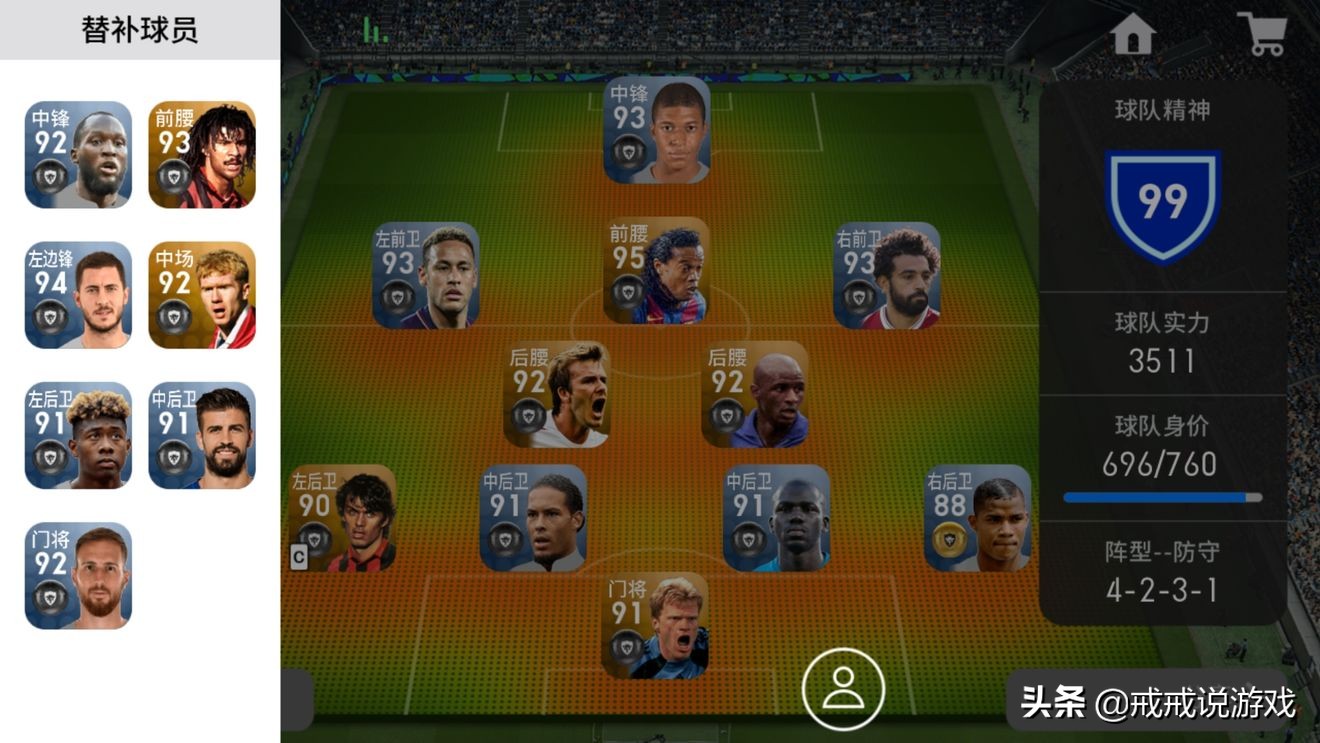Screen dimensions: 1320x743
Task: Select substitute 左后卫 91 card
Action: point(78,435)
